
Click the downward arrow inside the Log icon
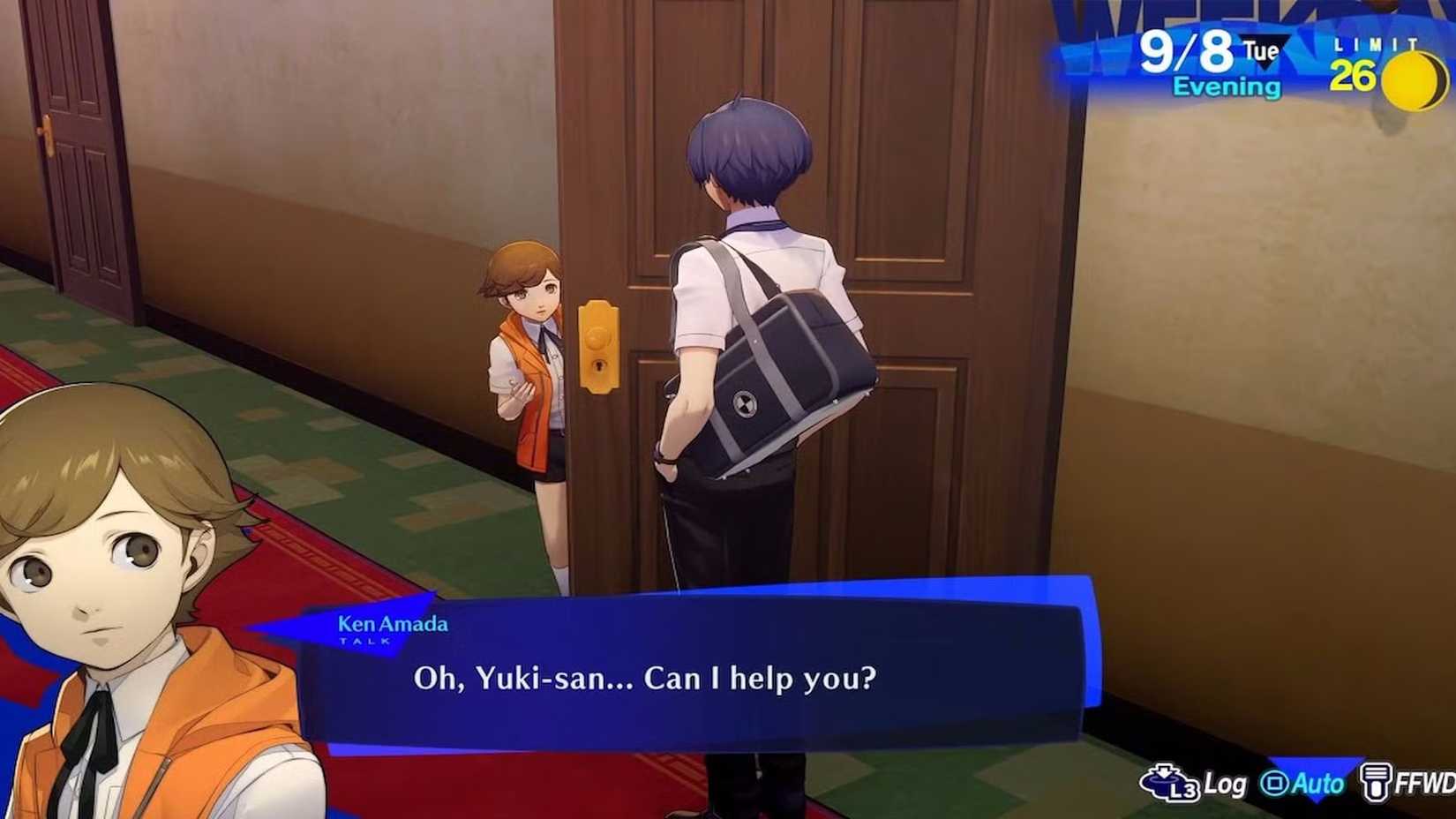coord(1164,771)
